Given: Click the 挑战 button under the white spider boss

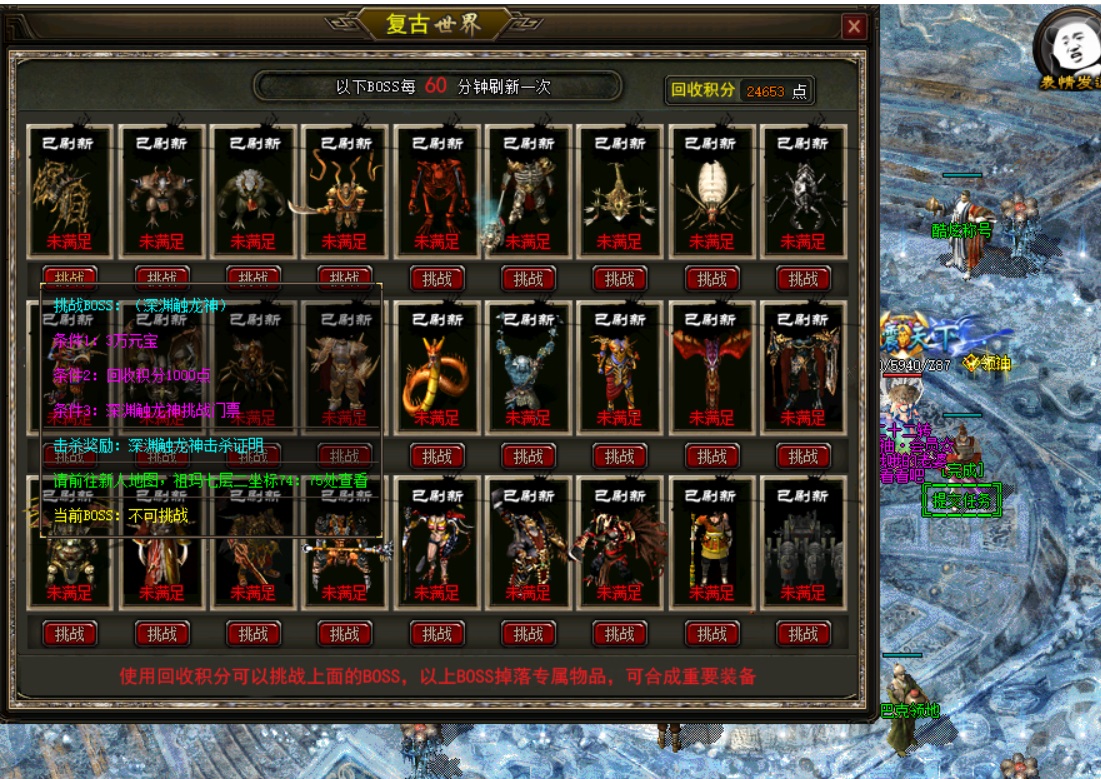Looking at the screenshot, I should pyautogui.click(x=711, y=278).
